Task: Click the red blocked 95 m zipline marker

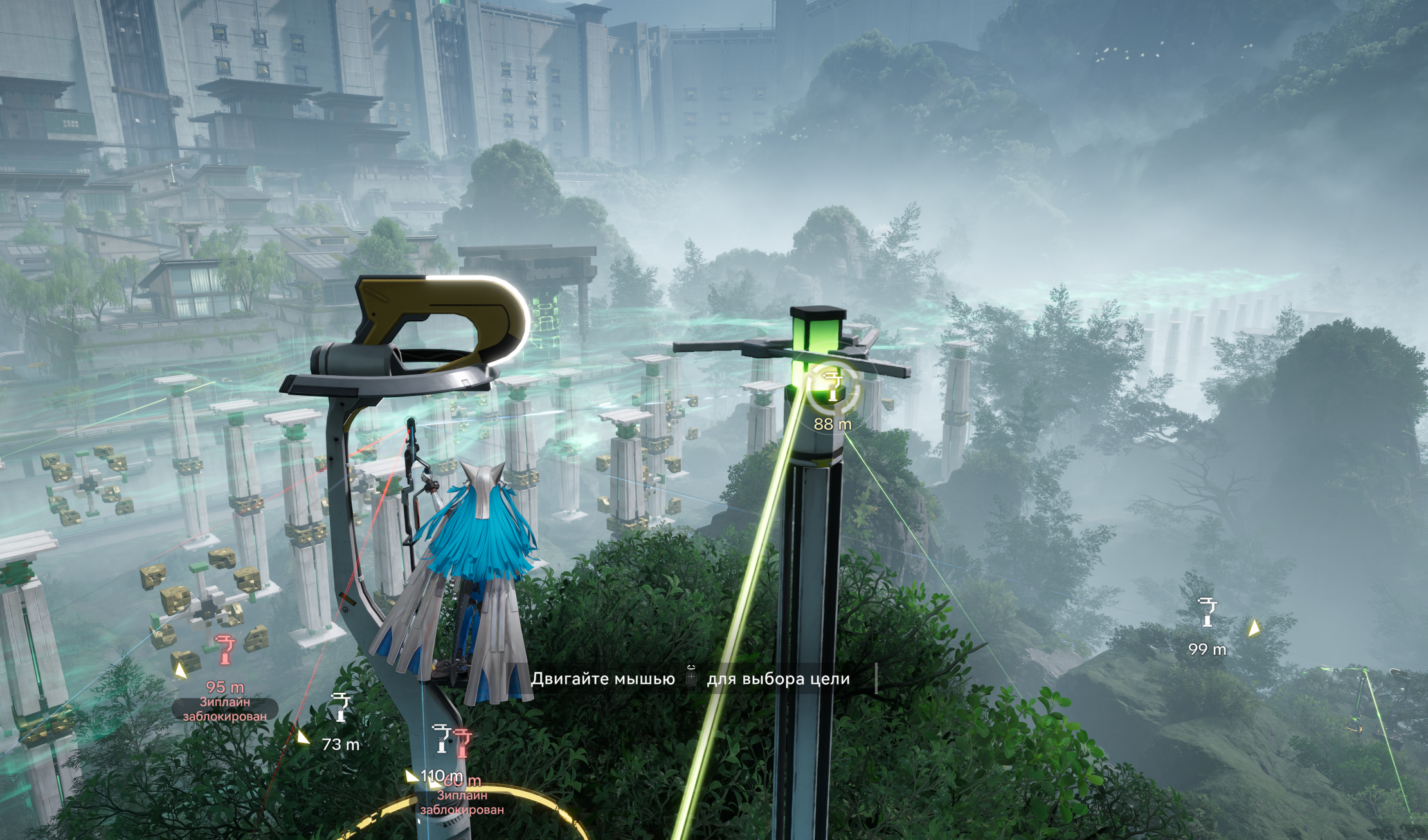Action: (x=224, y=650)
